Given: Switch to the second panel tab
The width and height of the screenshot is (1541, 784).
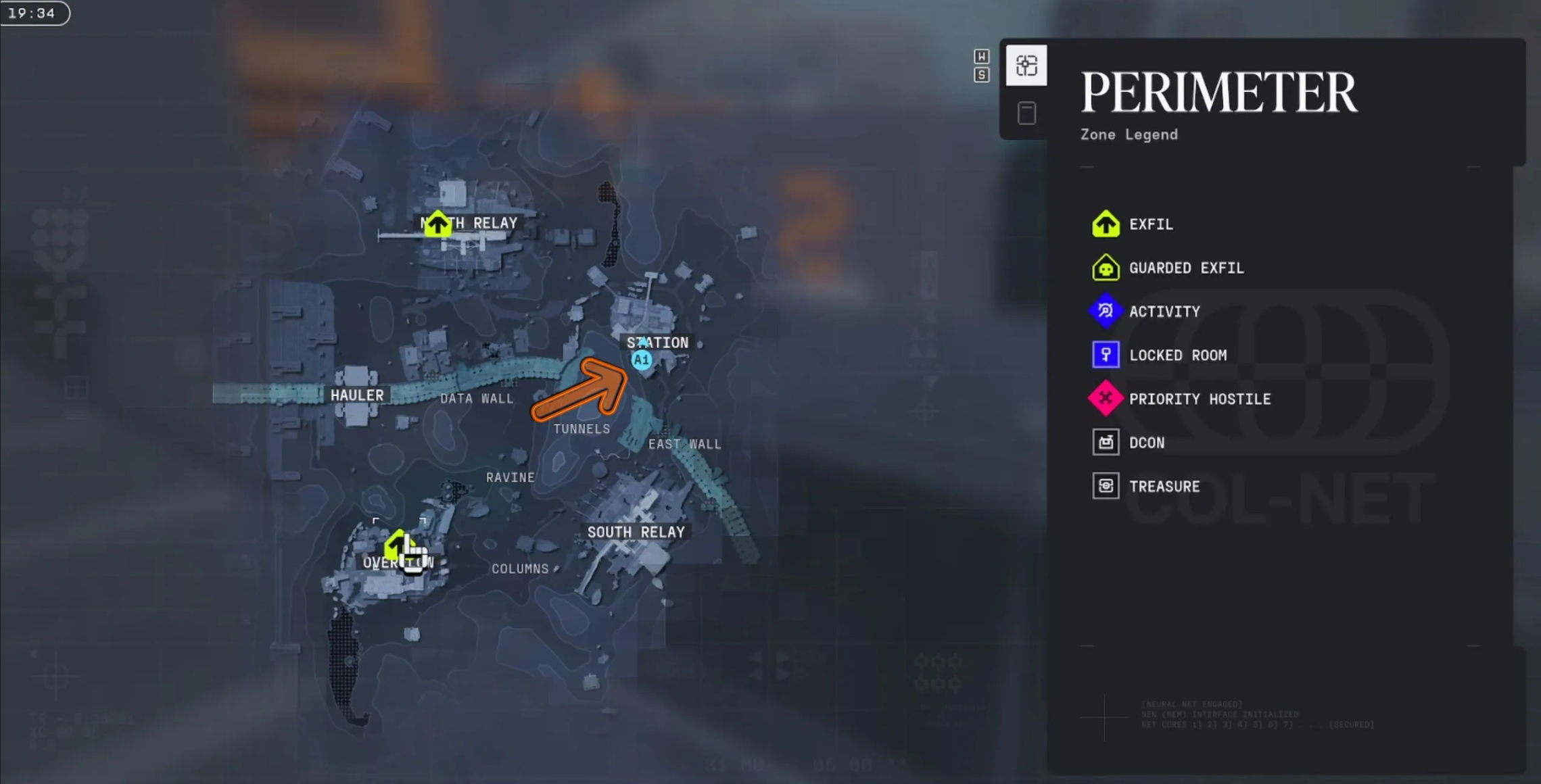Looking at the screenshot, I should coord(1026,114).
